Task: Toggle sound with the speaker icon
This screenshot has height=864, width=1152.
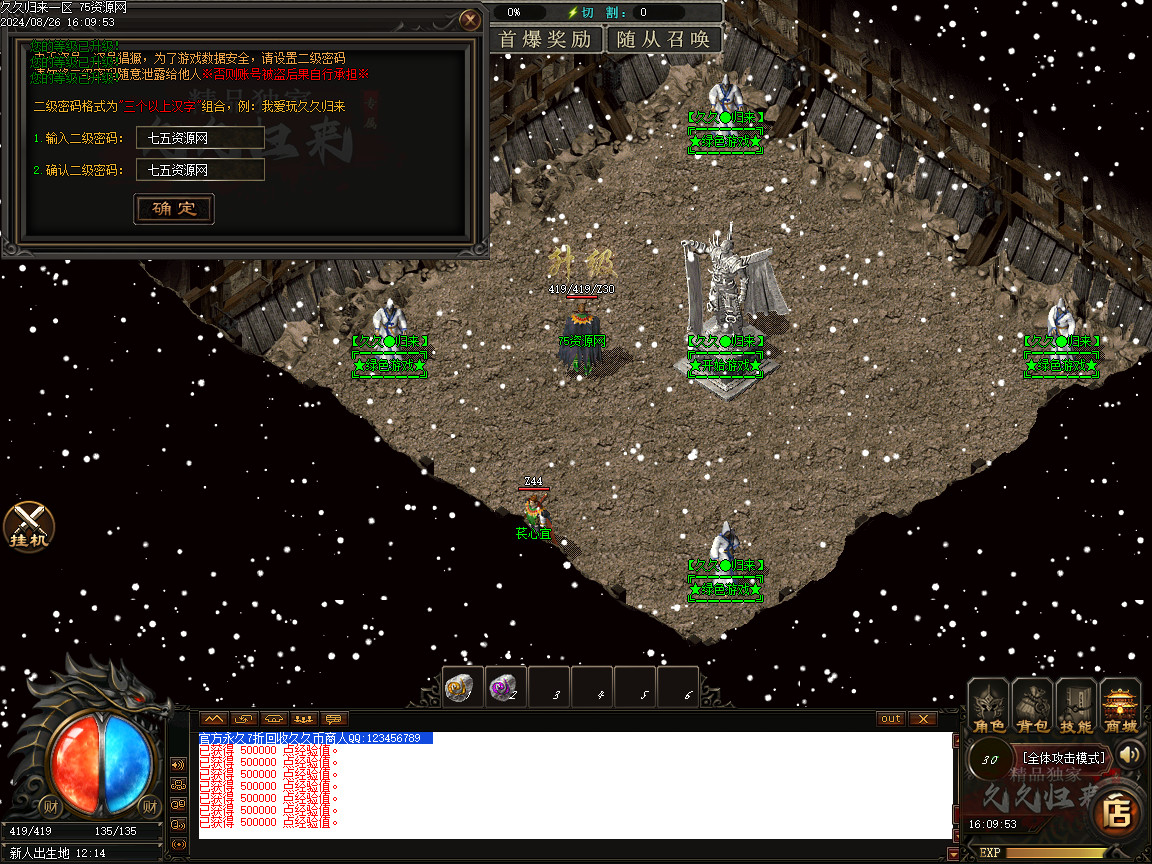Action: pos(1131,754)
